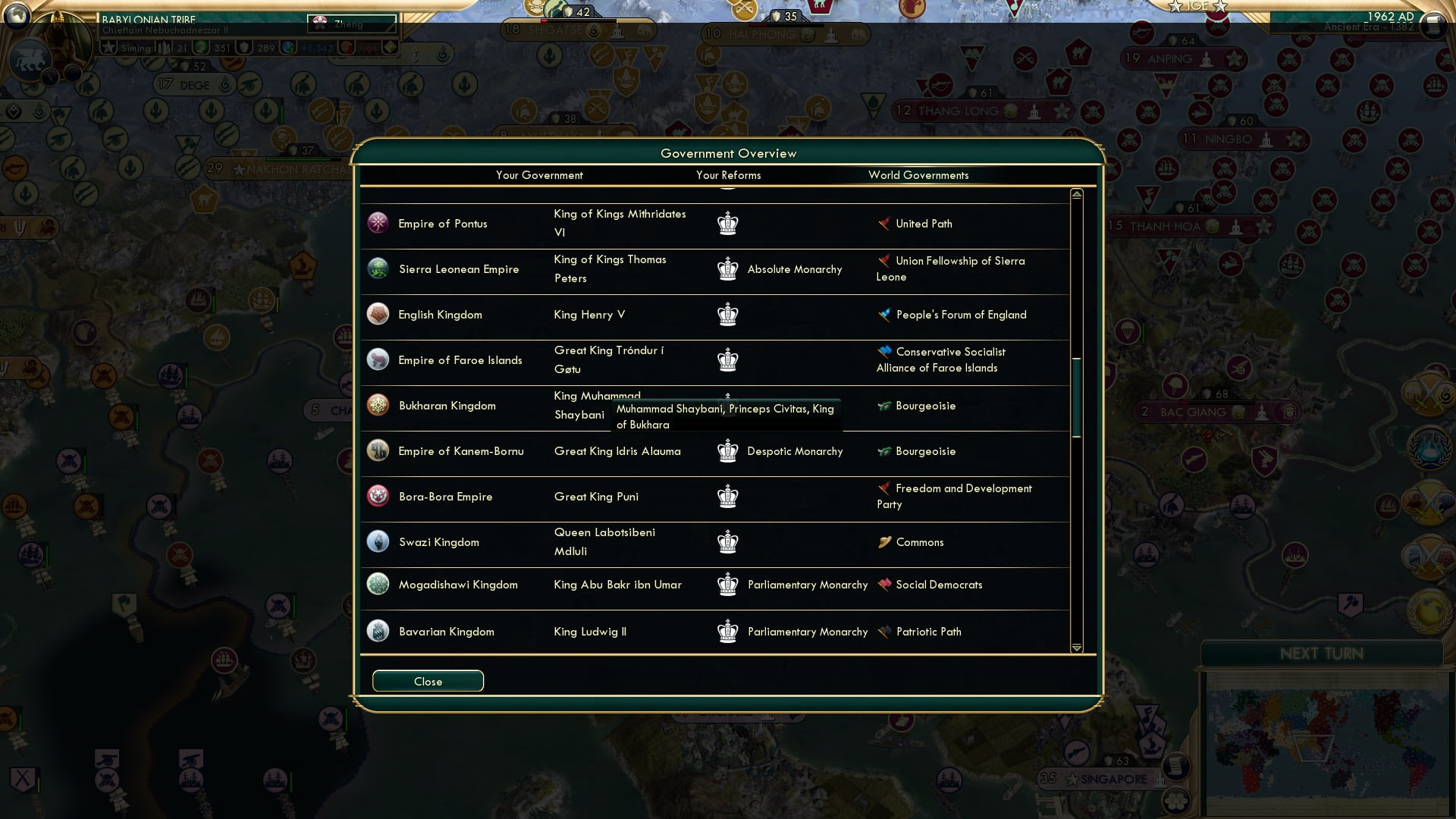Screen dimensions: 1456x819
Task: Click the Empire of Pontus civilization emblem
Action: (x=378, y=223)
